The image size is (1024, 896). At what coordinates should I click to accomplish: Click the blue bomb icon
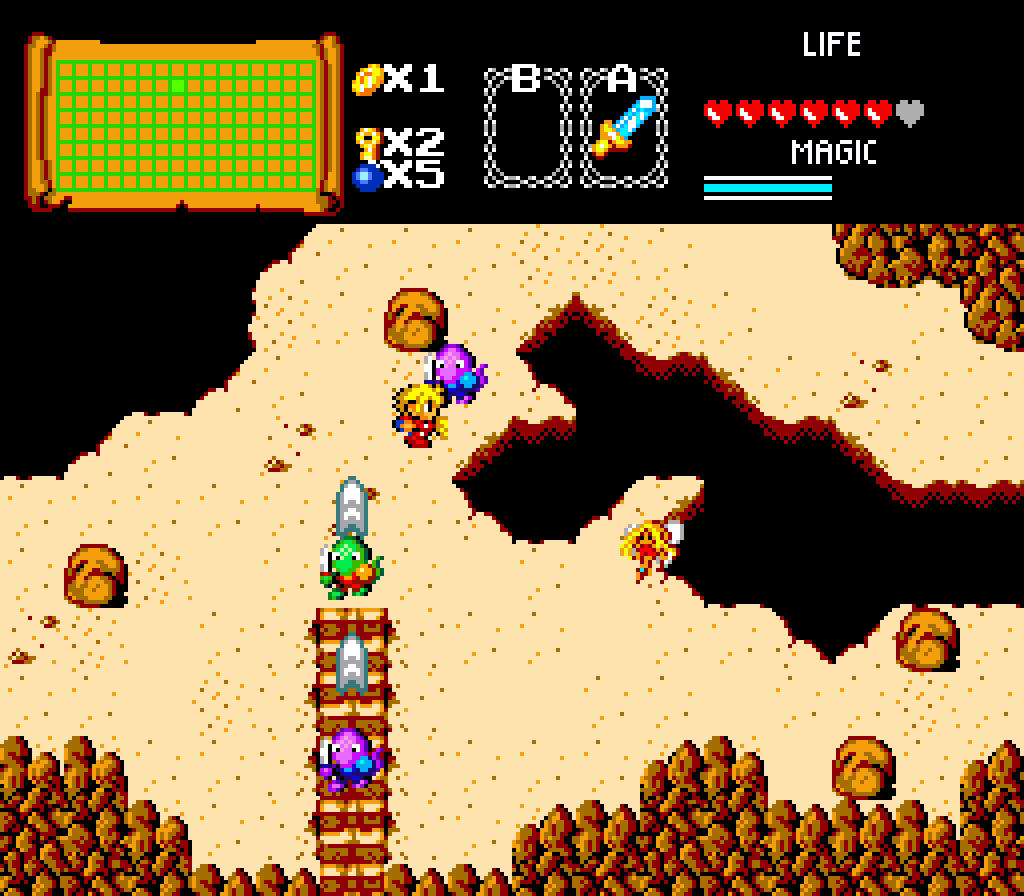pos(367,177)
